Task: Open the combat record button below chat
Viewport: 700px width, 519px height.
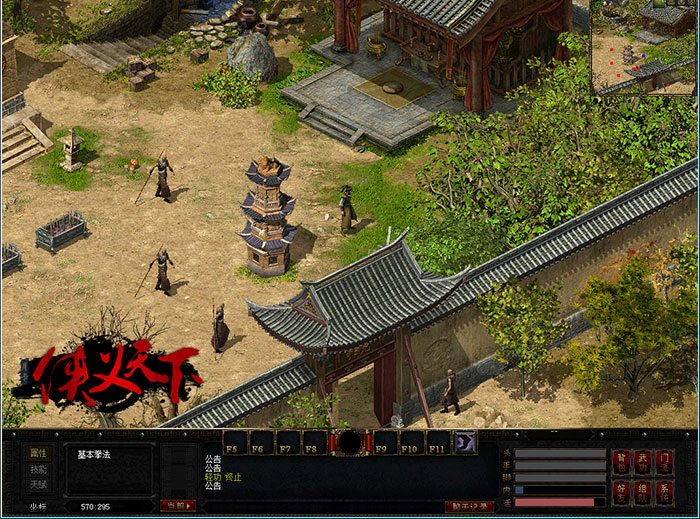Action: pos(469,506)
